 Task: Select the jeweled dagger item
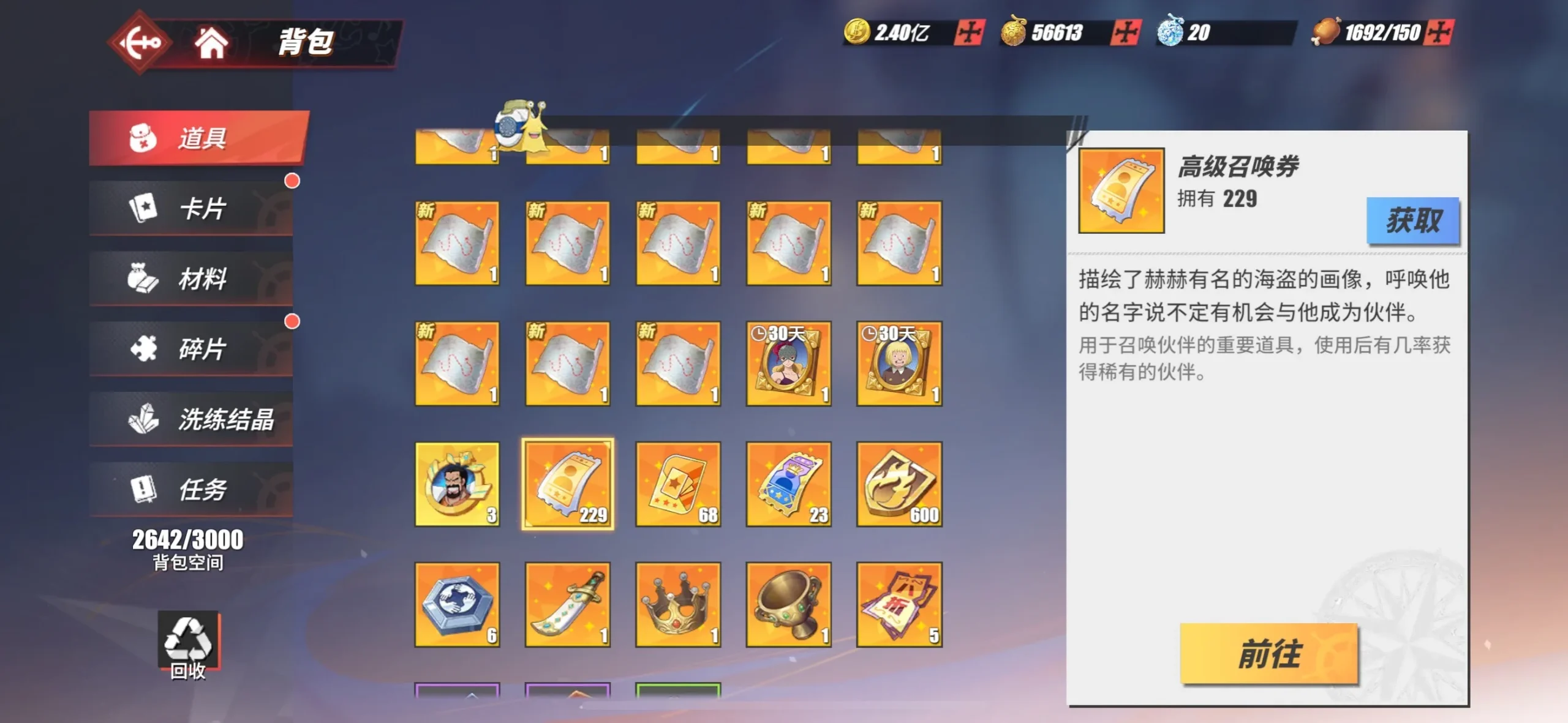tap(567, 604)
